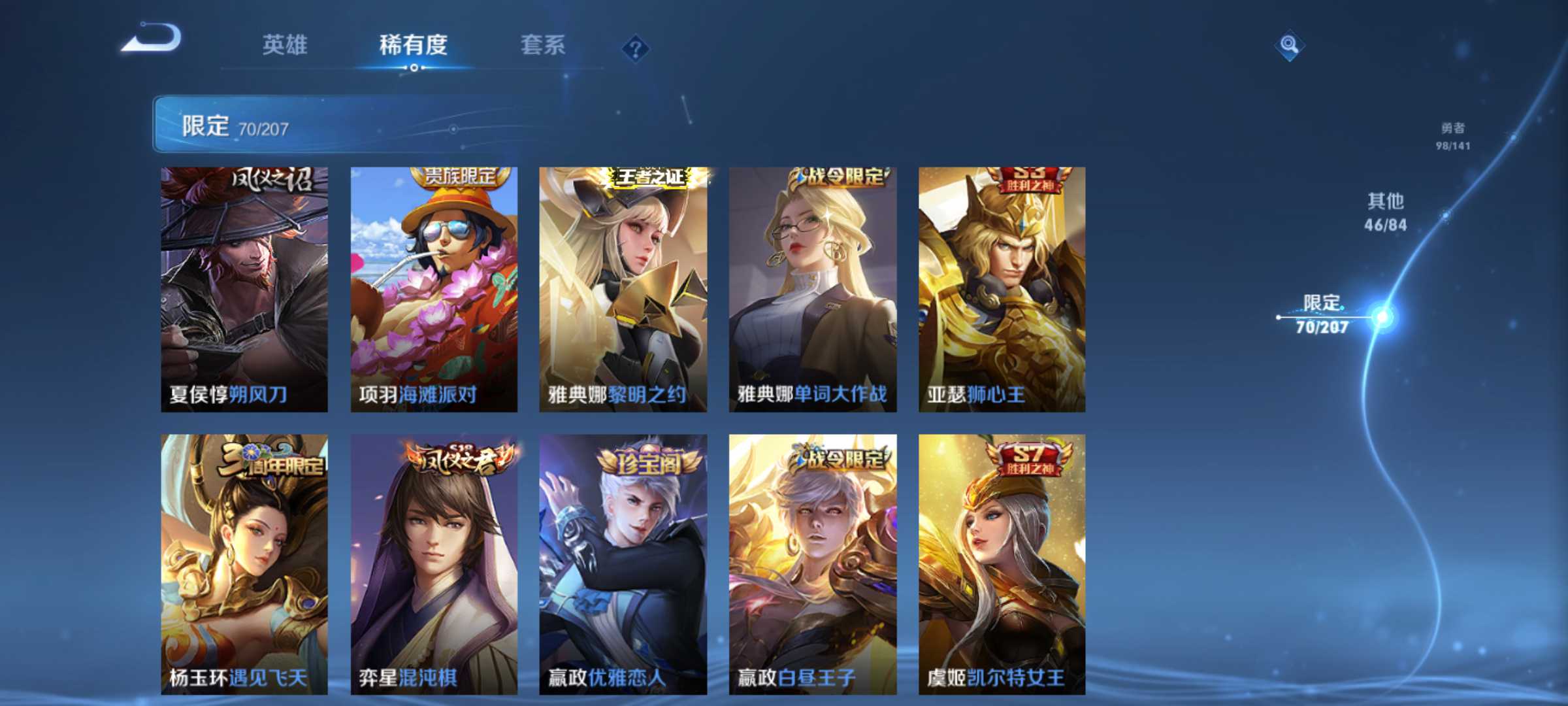The height and width of the screenshot is (706, 1568).
Task: Open the search magnifier icon
Action: (1290, 44)
